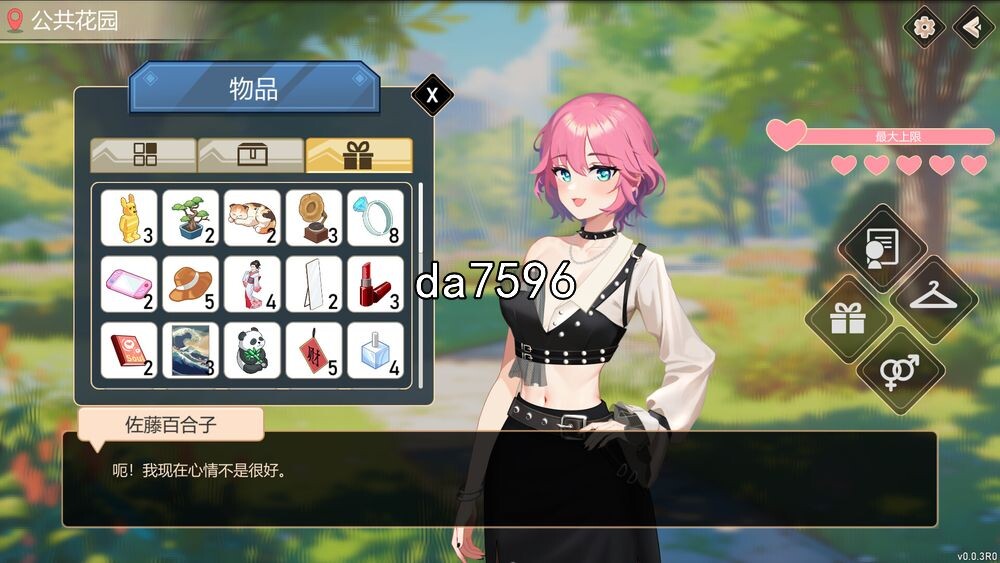Choose the bonsai tree gift
The width and height of the screenshot is (1000, 563).
click(x=190, y=218)
